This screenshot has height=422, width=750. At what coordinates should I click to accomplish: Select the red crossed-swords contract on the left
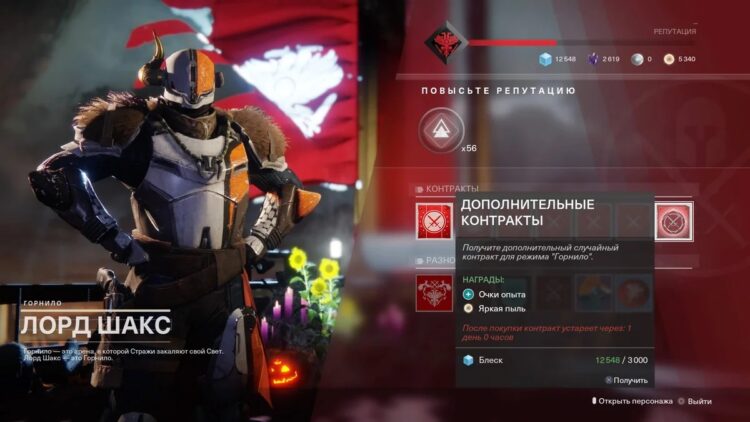(434, 220)
